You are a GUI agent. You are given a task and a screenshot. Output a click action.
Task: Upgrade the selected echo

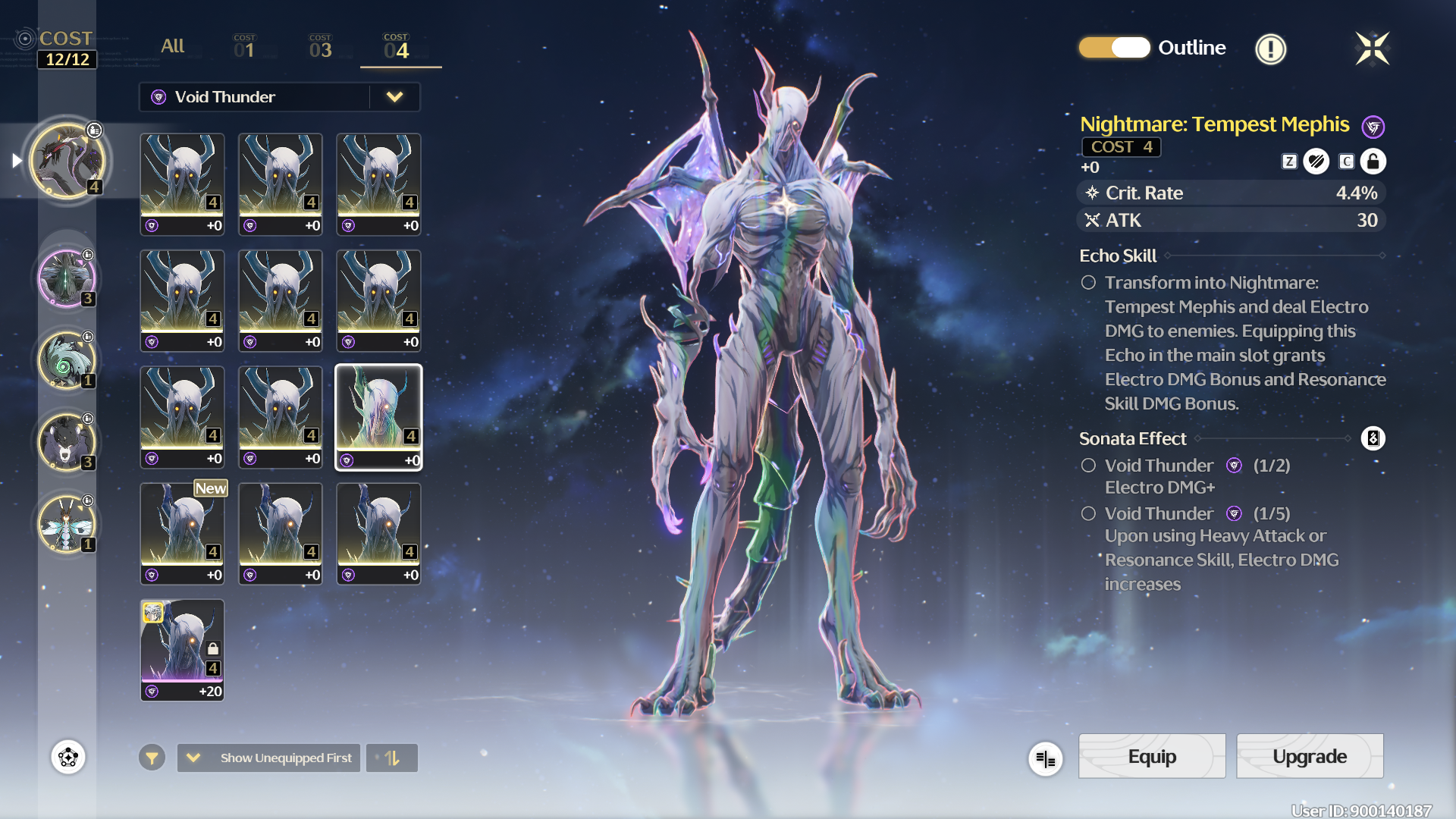point(1309,756)
